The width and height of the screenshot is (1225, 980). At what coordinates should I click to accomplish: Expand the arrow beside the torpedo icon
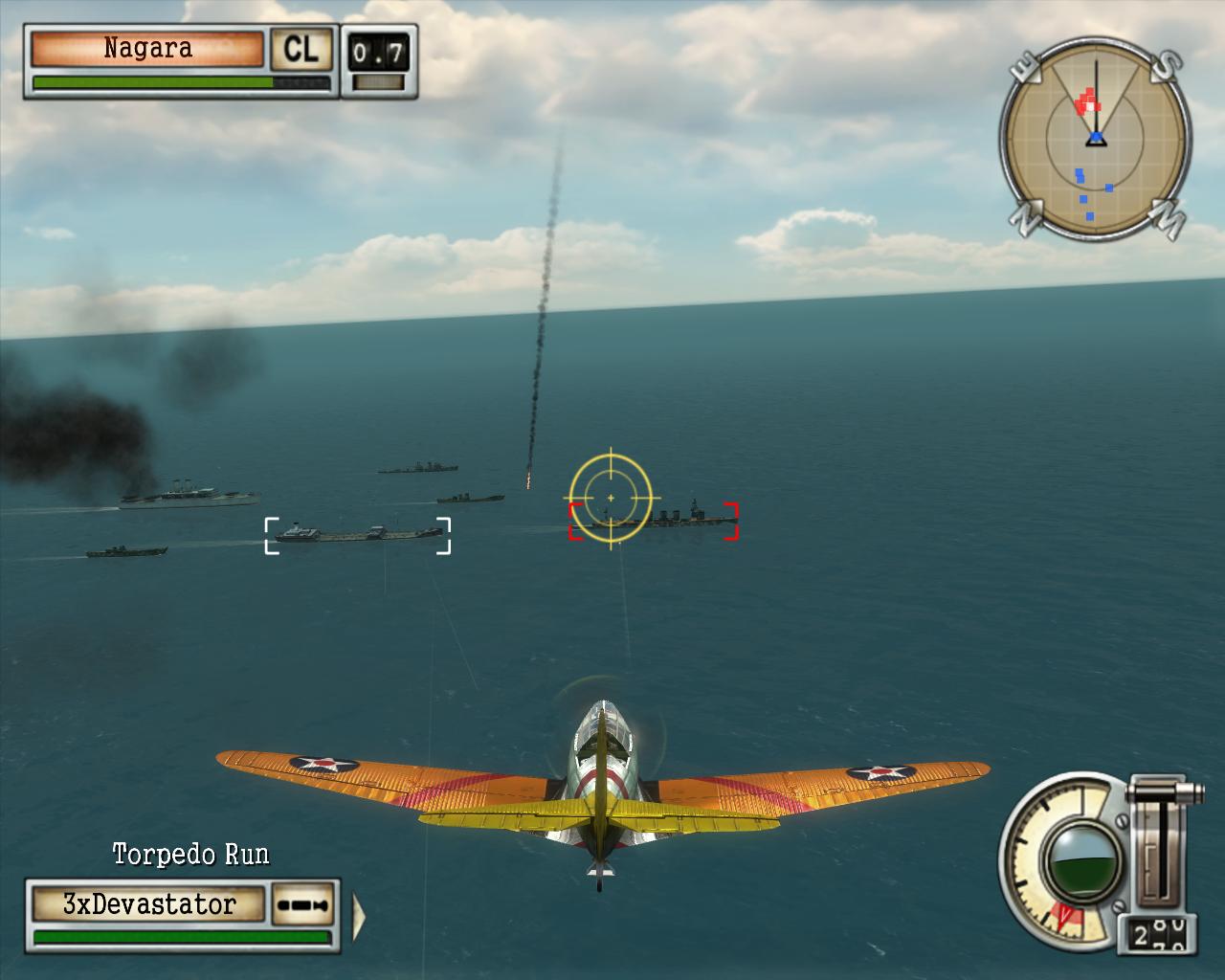(x=360, y=914)
